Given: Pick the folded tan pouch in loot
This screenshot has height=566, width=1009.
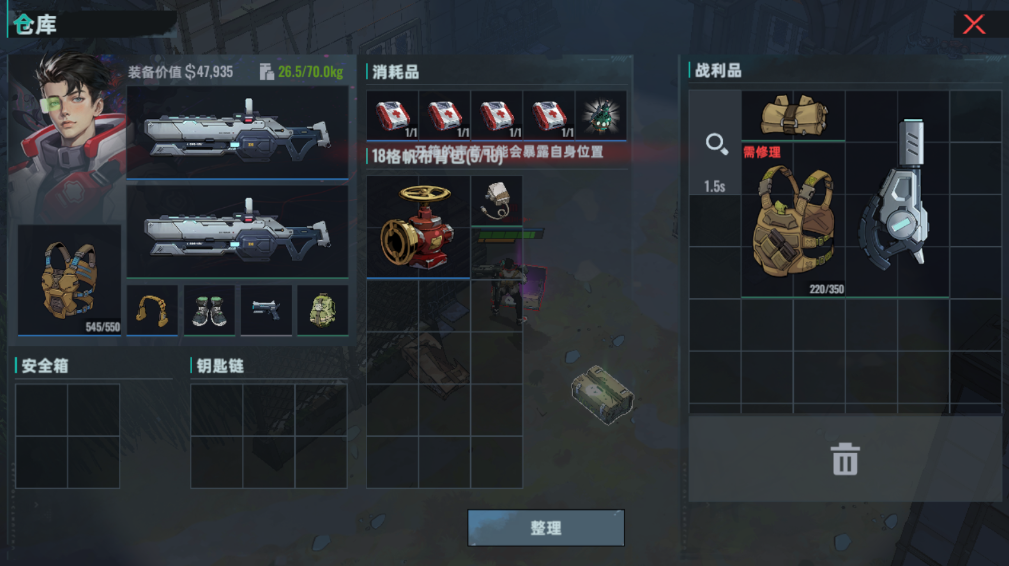Looking at the screenshot, I should pyautogui.click(x=793, y=115).
